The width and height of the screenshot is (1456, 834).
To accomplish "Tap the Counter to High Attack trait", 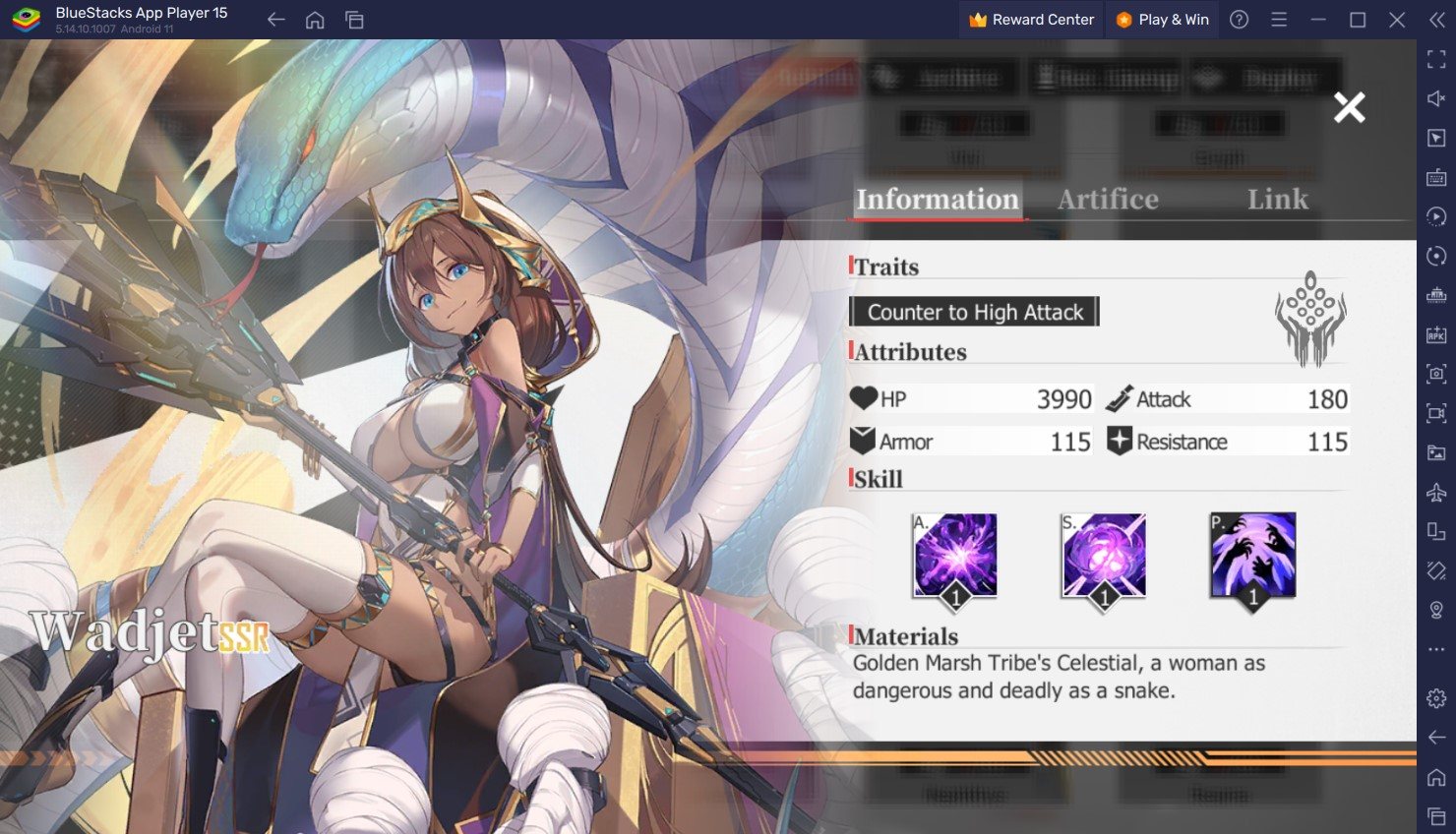I will point(974,312).
